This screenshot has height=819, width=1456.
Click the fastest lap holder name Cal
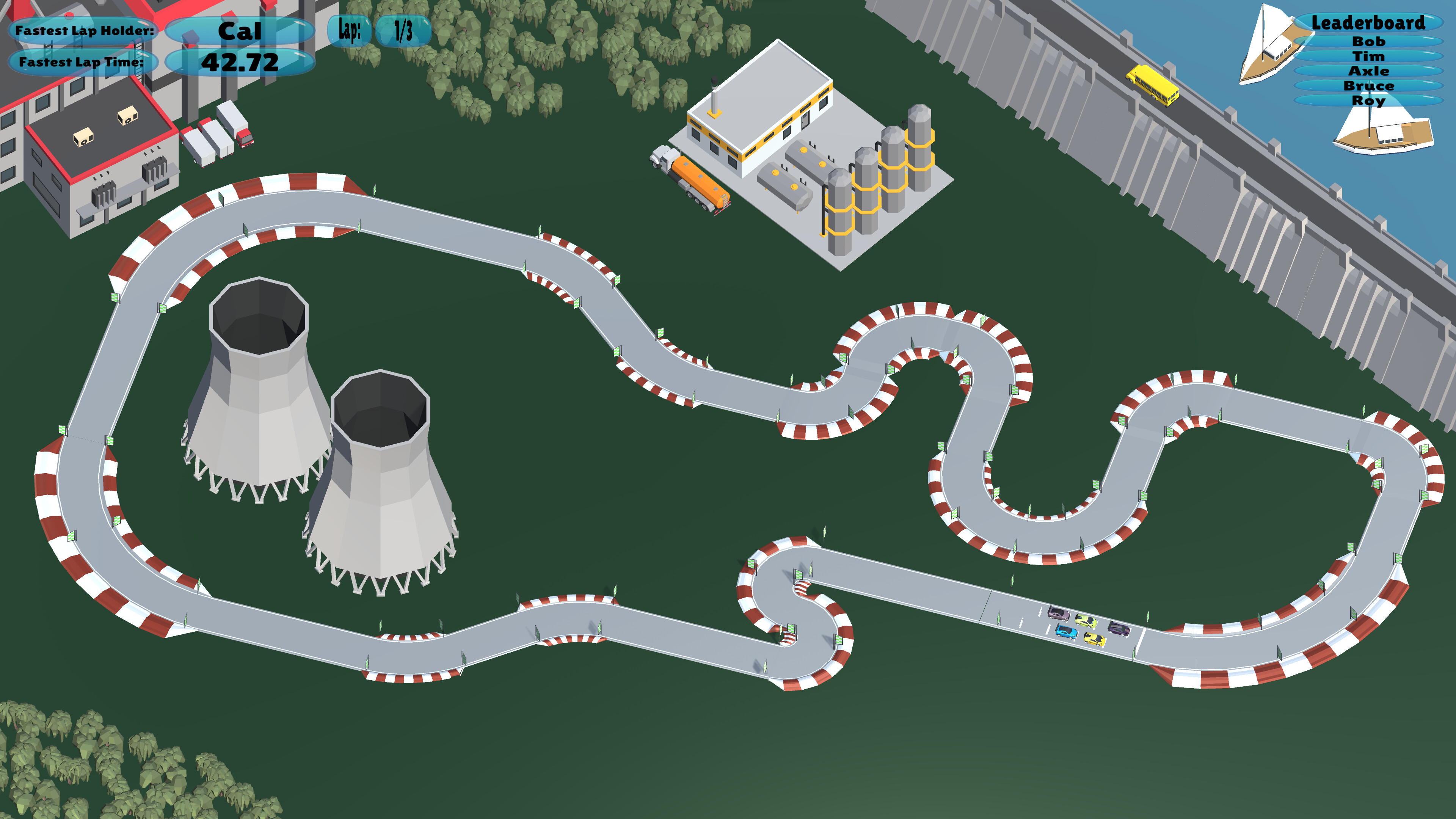(x=242, y=31)
